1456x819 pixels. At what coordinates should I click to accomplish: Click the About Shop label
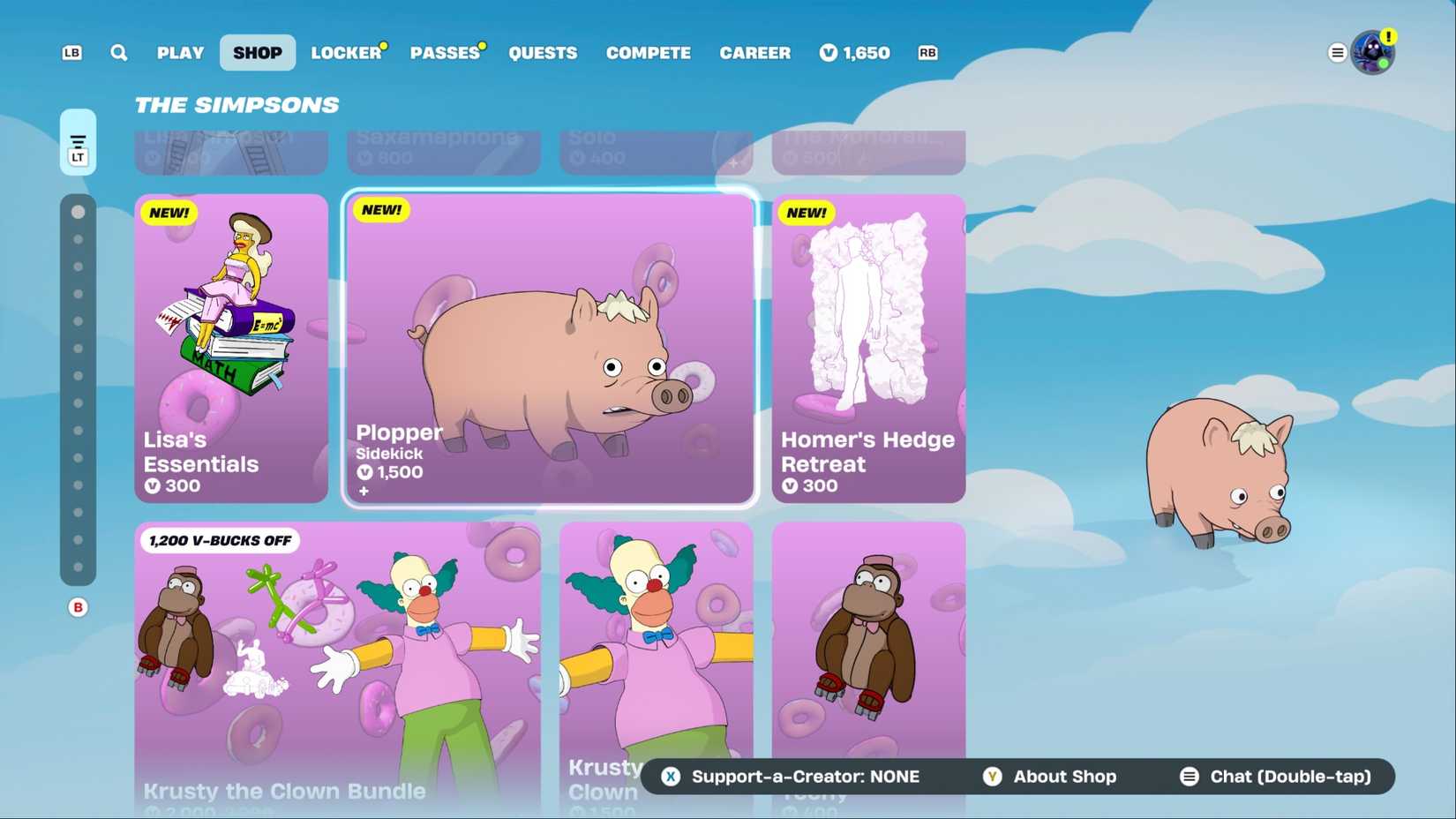point(1064,777)
